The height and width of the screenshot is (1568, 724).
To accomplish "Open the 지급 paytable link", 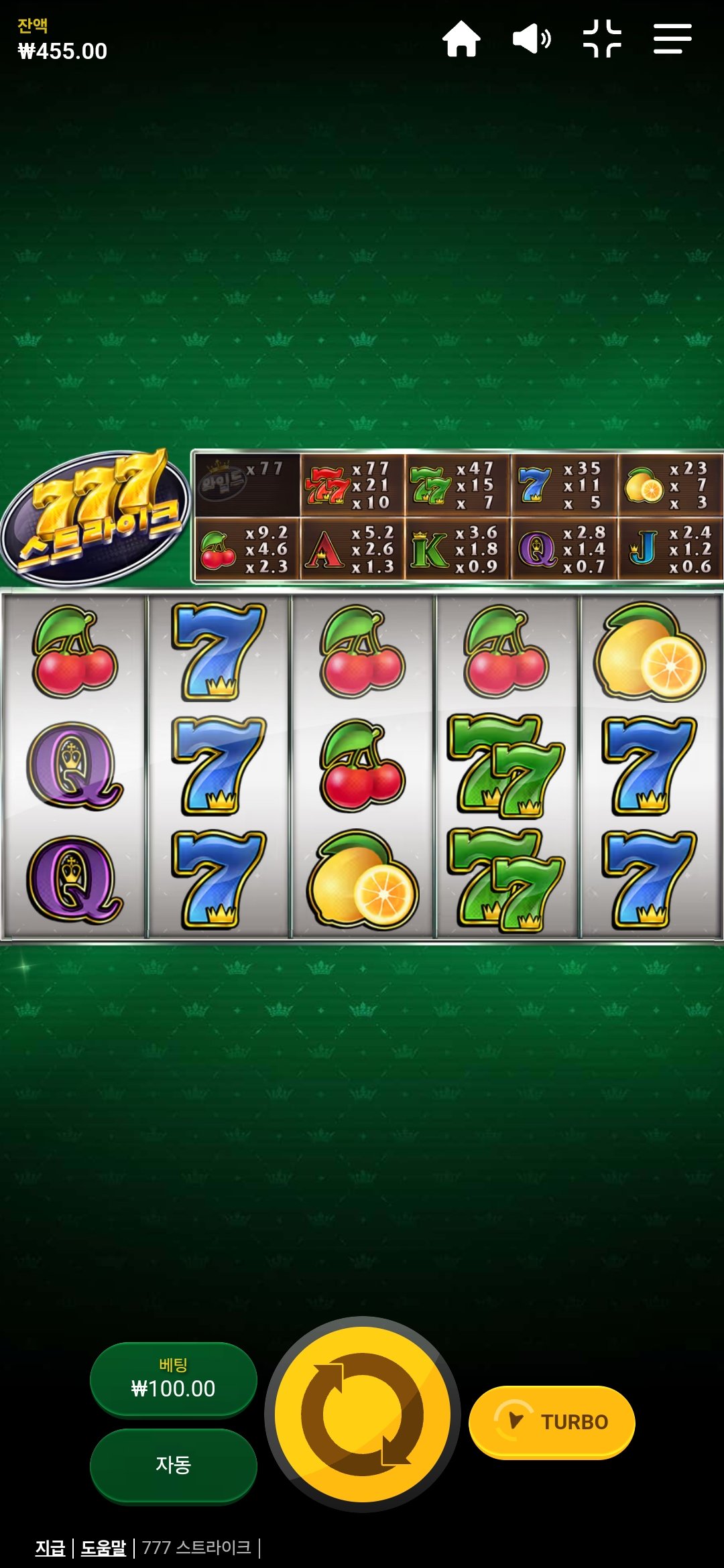I will [50, 1548].
